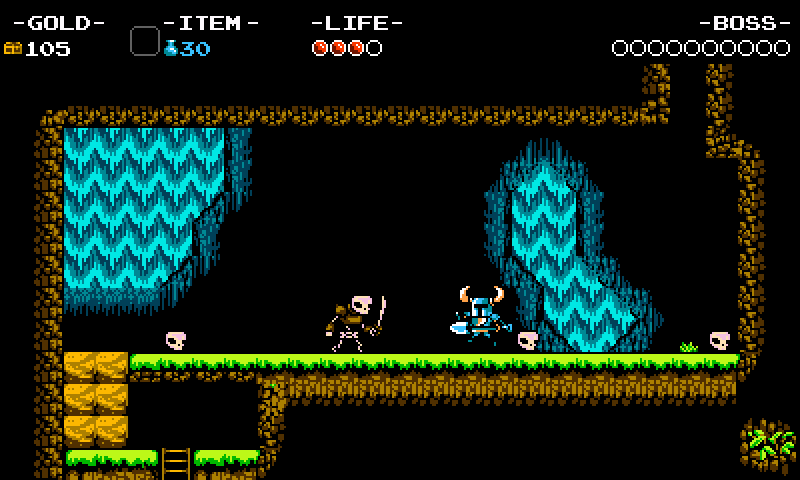Select the empty relic item slot
This screenshot has height=480, width=800.
(145, 41)
